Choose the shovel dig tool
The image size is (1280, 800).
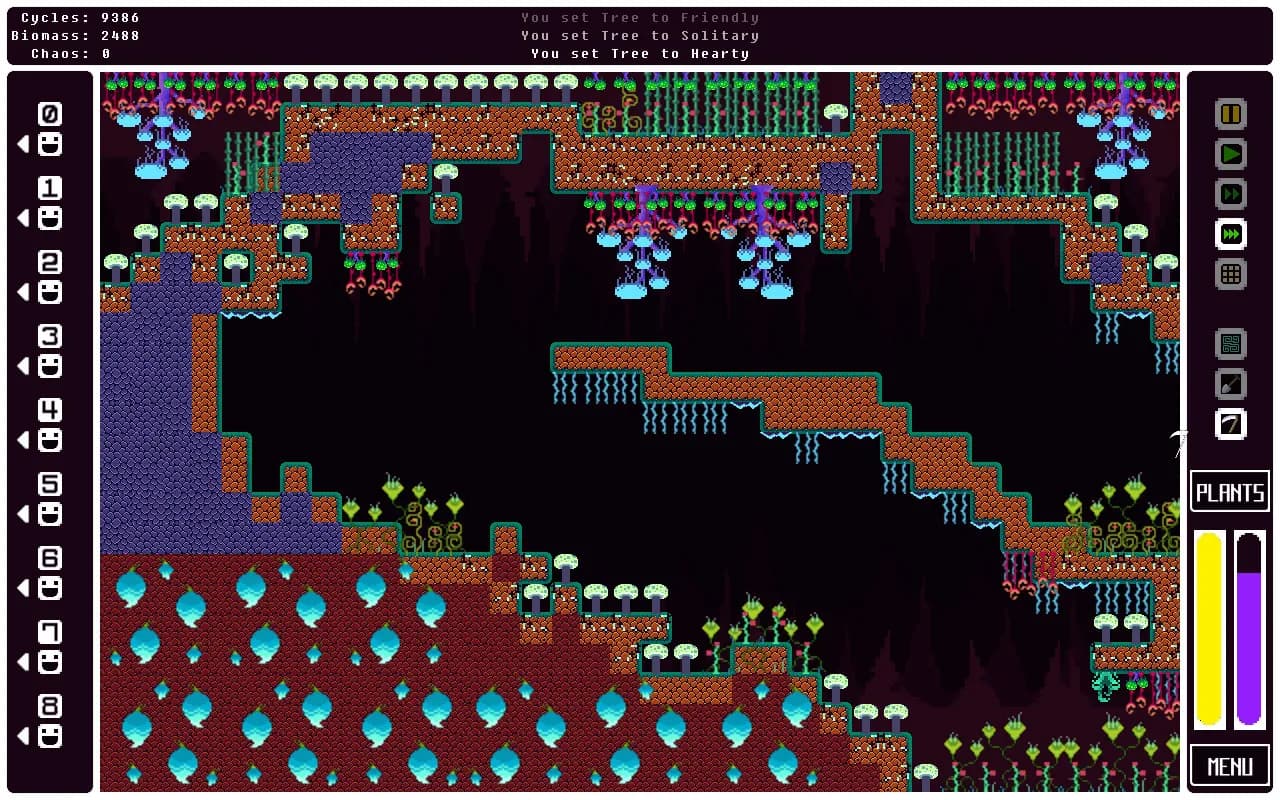tap(1231, 384)
